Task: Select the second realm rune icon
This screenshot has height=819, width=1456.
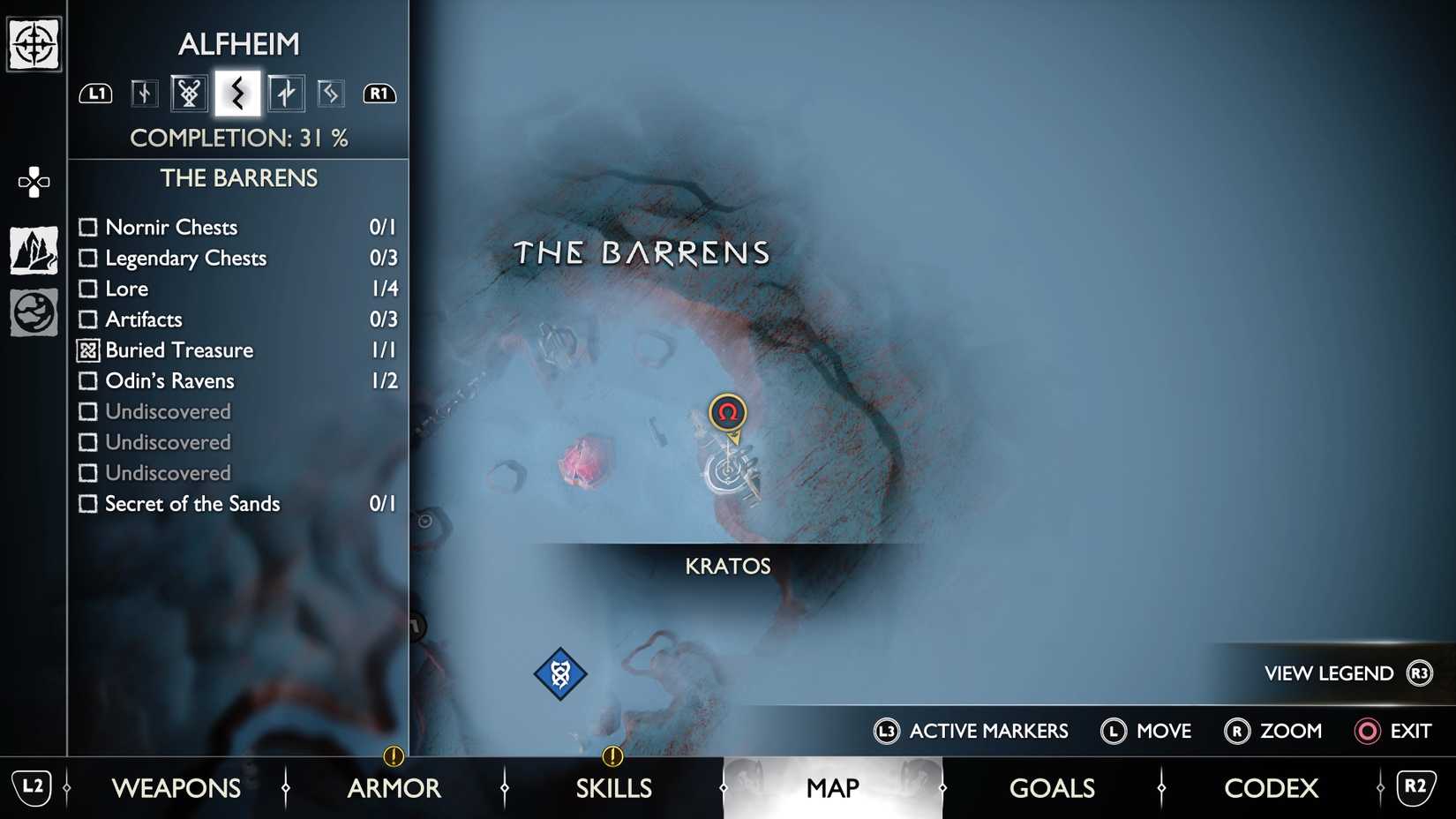Action: coord(189,93)
